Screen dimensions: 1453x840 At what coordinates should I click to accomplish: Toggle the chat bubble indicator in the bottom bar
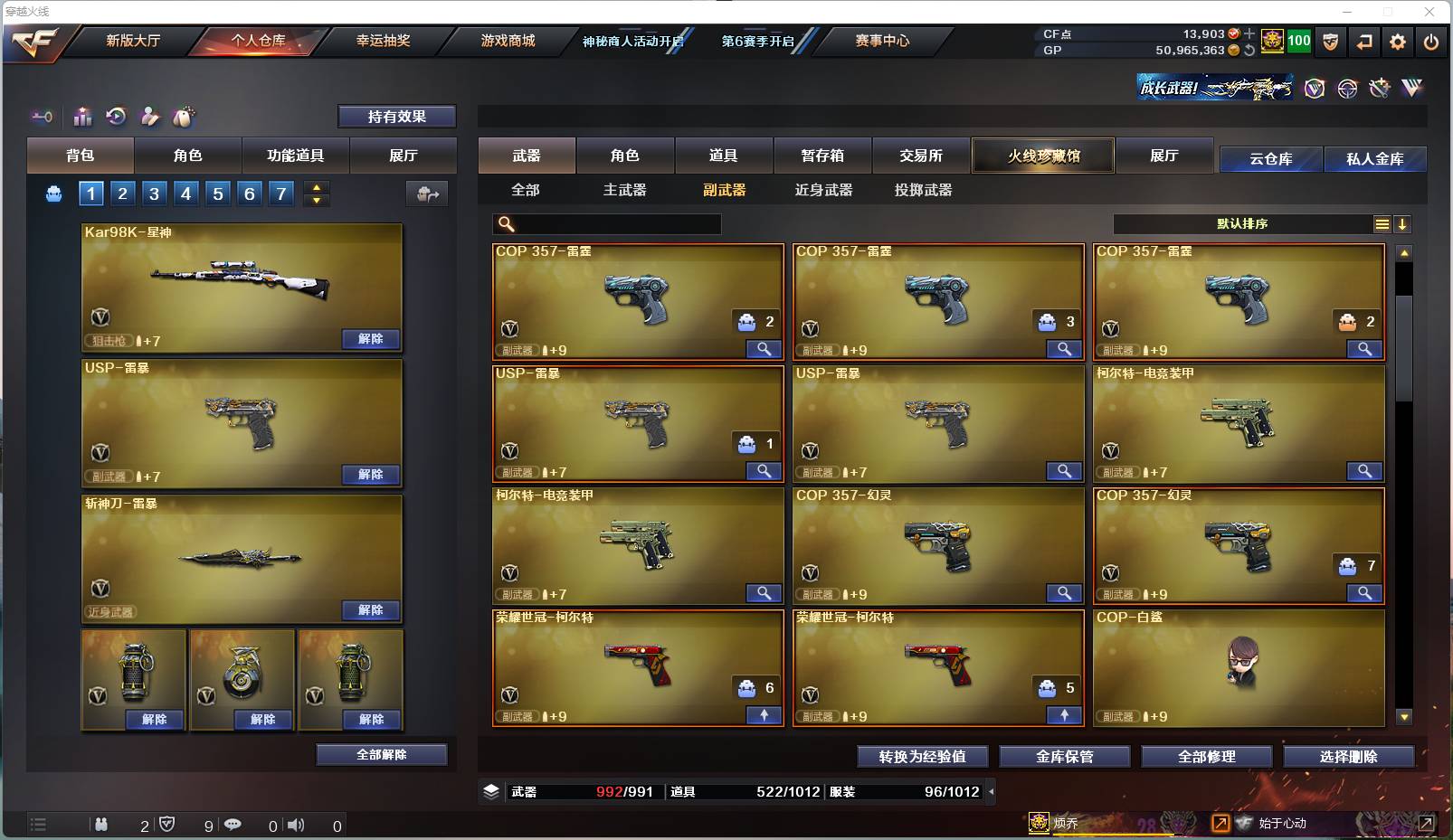tap(233, 825)
